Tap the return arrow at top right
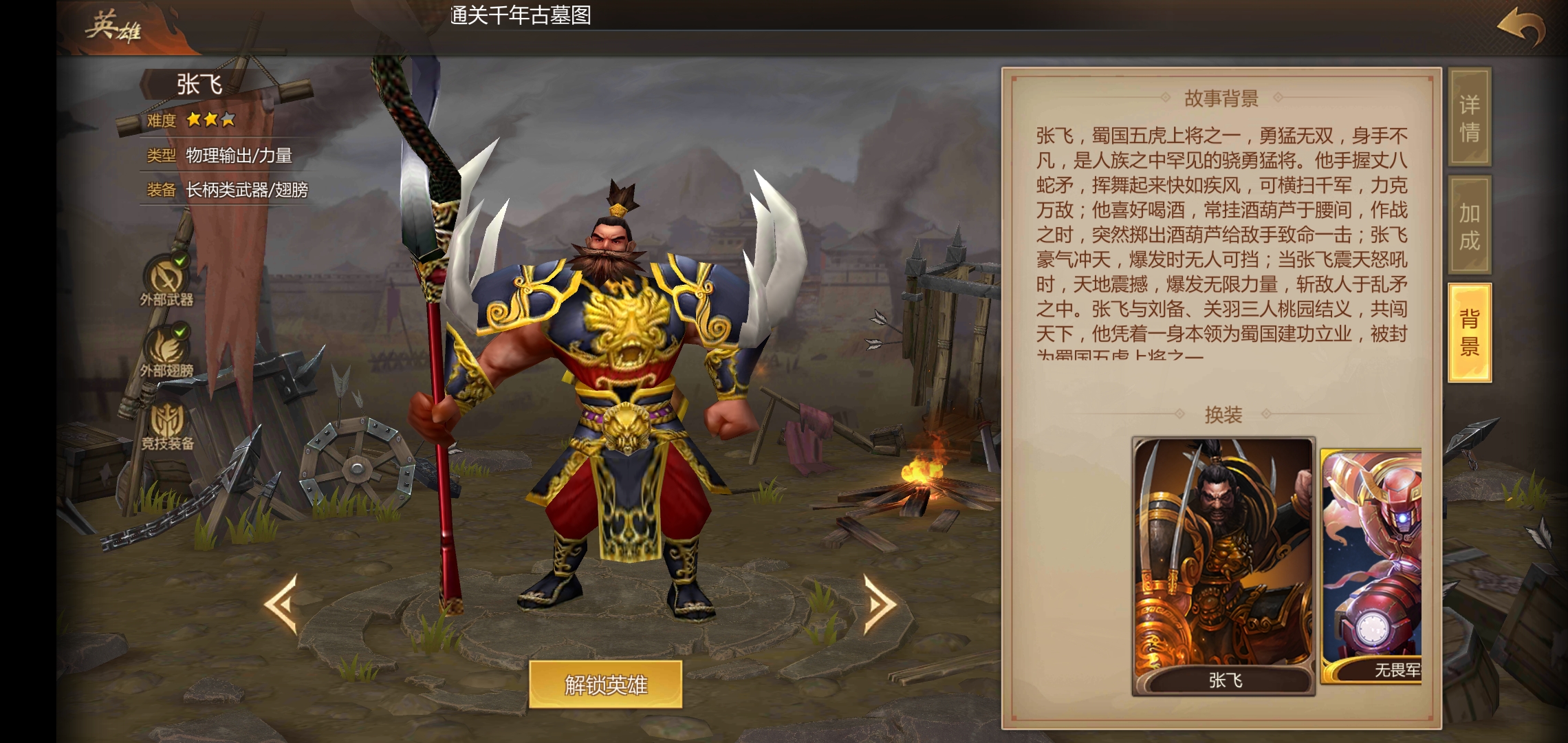Image resolution: width=1568 pixels, height=743 pixels. [x=1521, y=24]
